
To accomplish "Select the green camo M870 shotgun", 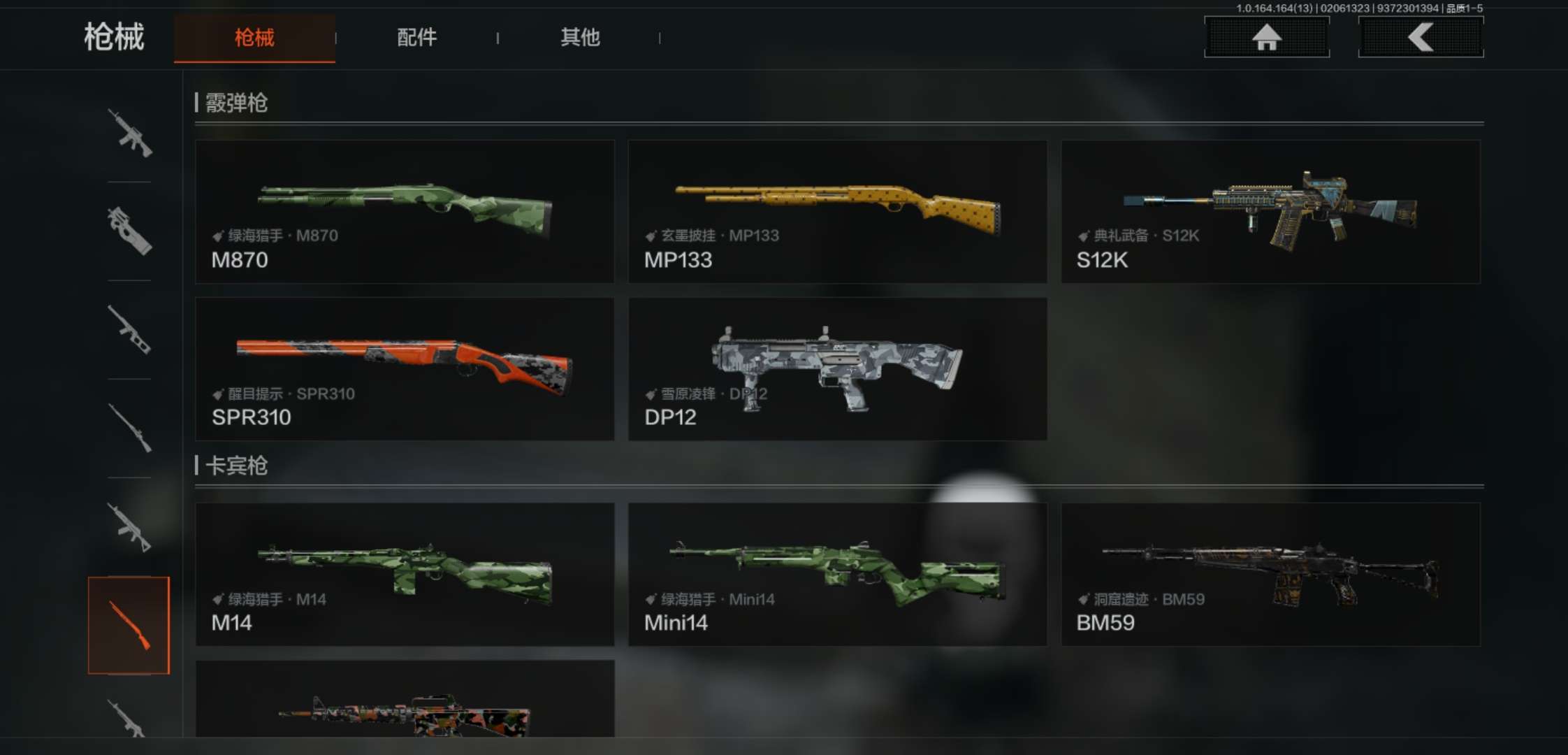I will [x=405, y=211].
